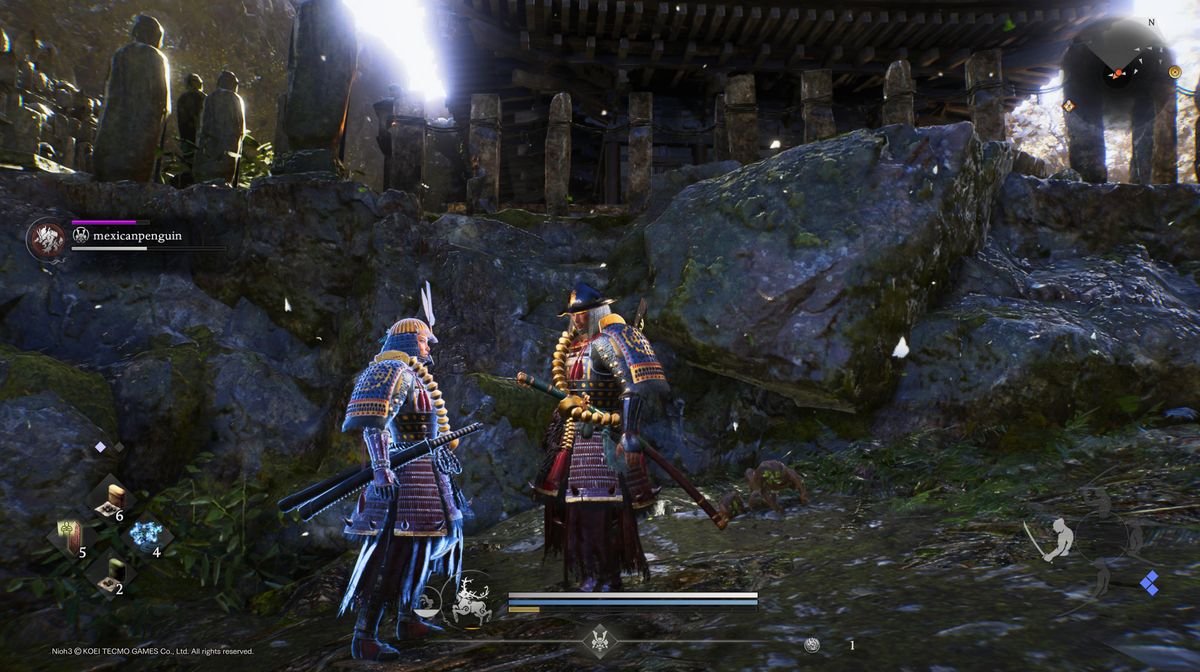This screenshot has height=672, width=1200.
Task: Click the white deer guardian spirit emblem
Action: (469, 601)
